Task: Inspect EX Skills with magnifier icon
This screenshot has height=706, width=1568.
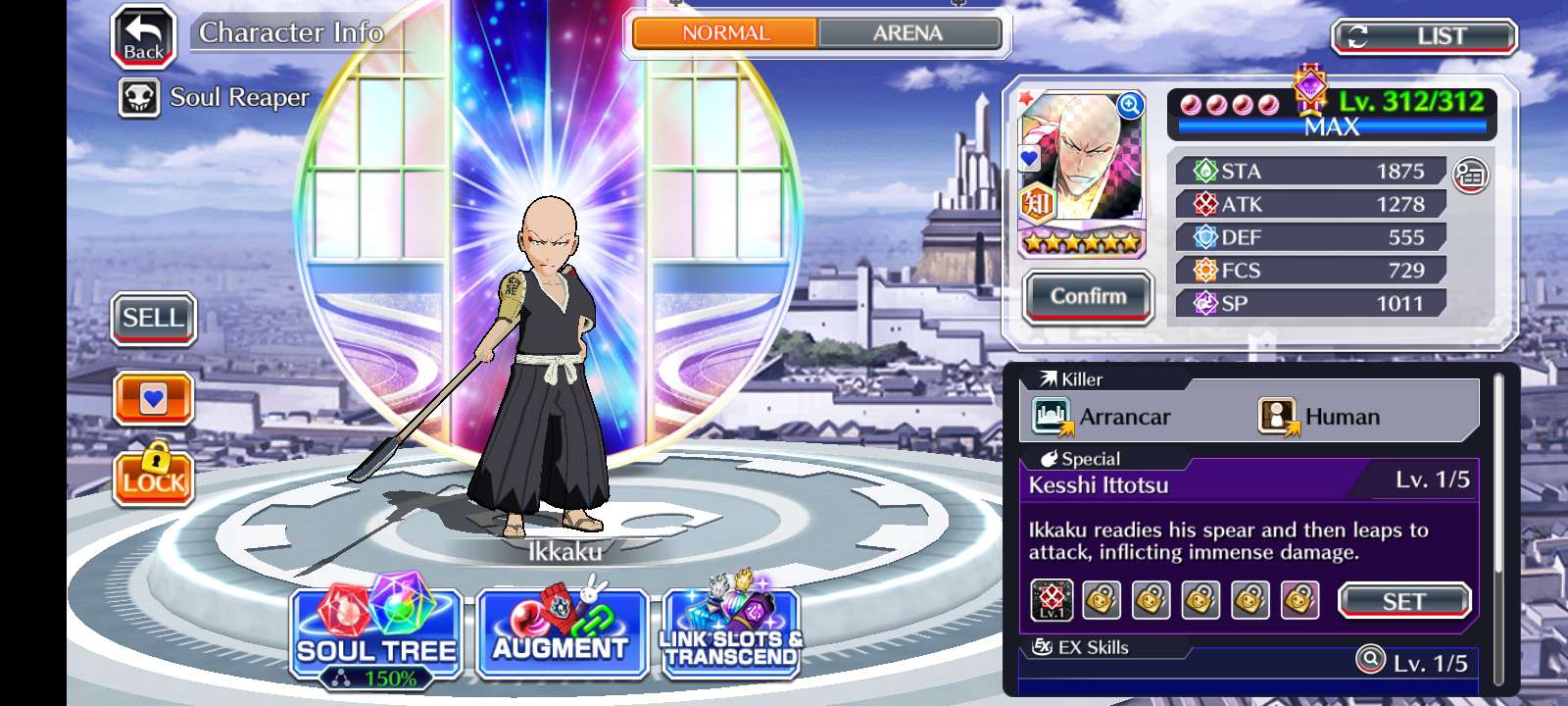Action: [x=1370, y=659]
